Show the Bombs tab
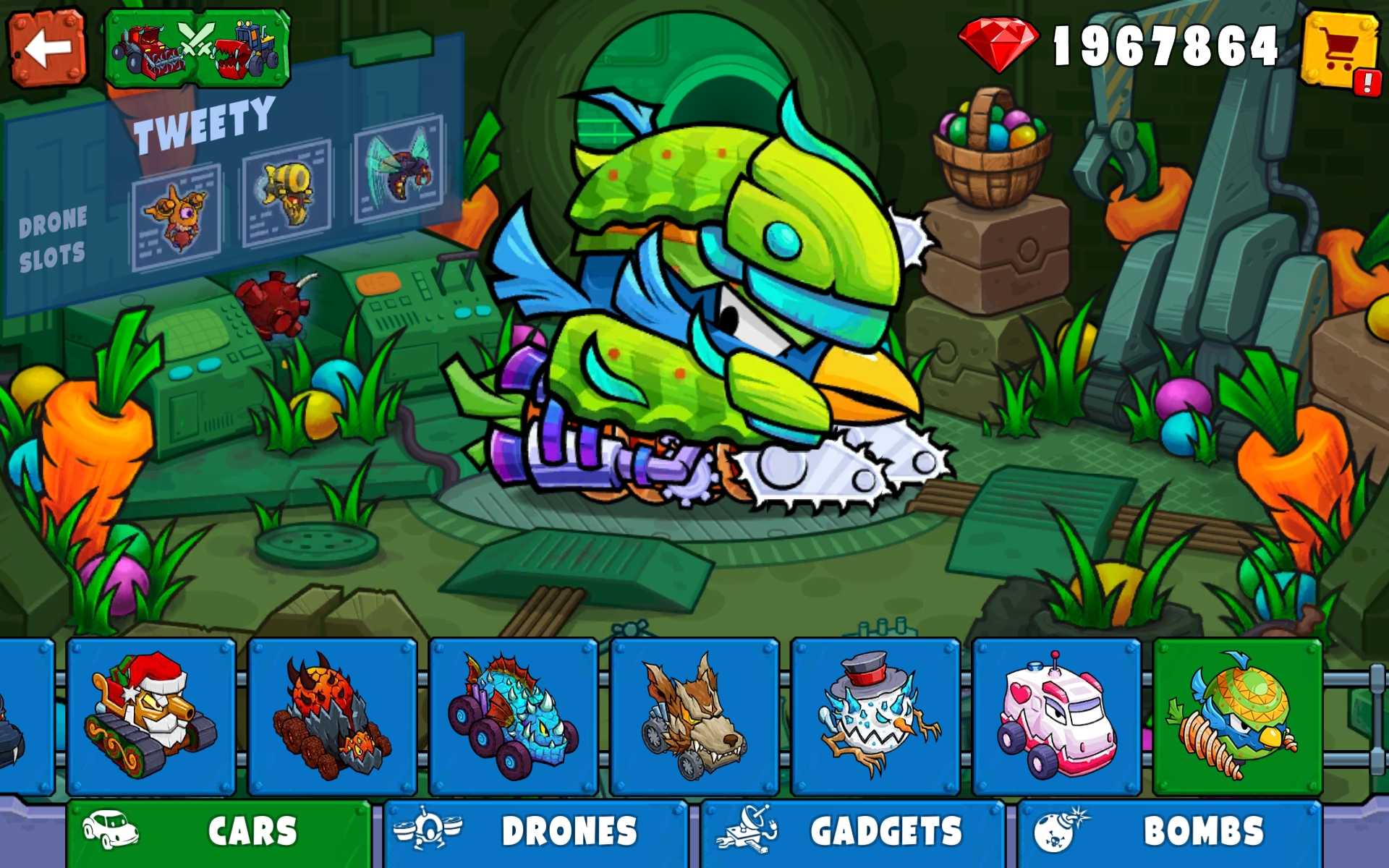Screen dimensions: 1389x868 tap(1170, 832)
